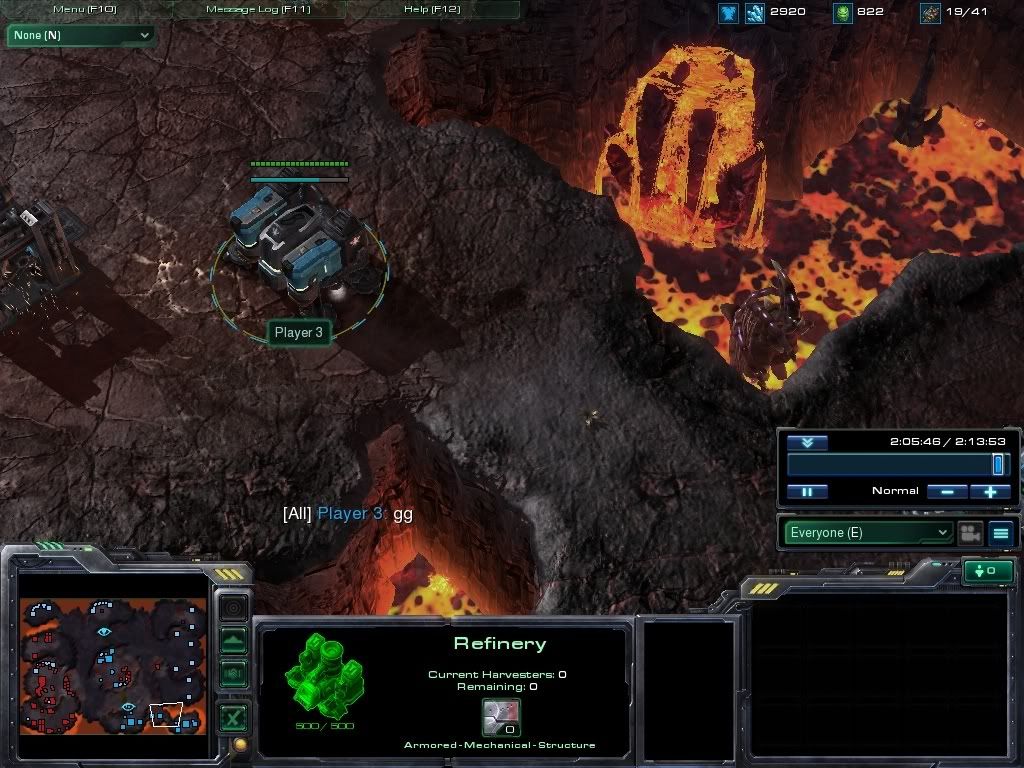
Task: Toggle the minimap terrain view button
Action: coord(233,640)
